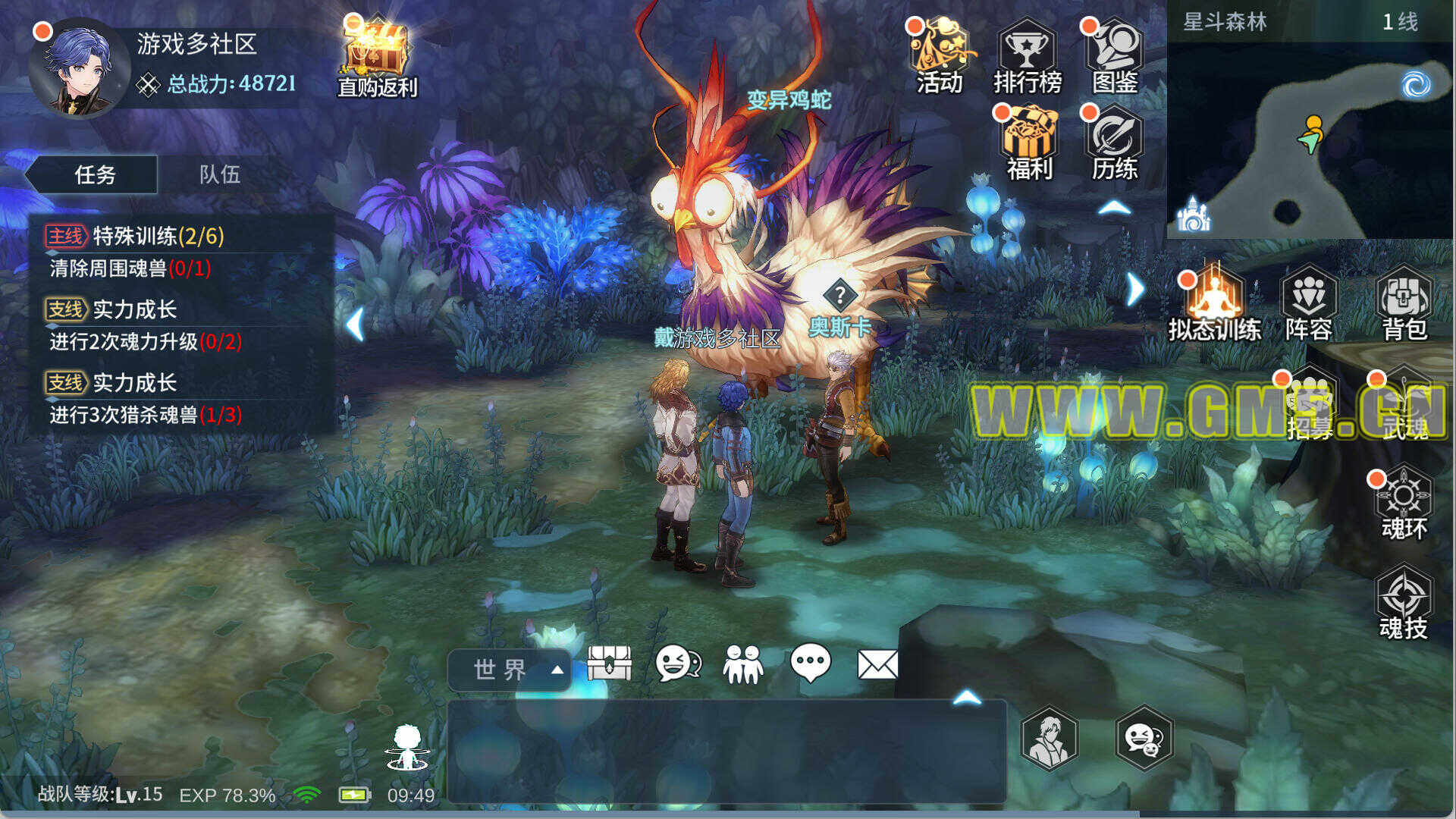Image resolution: width=1456 pixels, height=819 pixels.
Task: Select the 任务 quest tab
Action: (94, 174)
